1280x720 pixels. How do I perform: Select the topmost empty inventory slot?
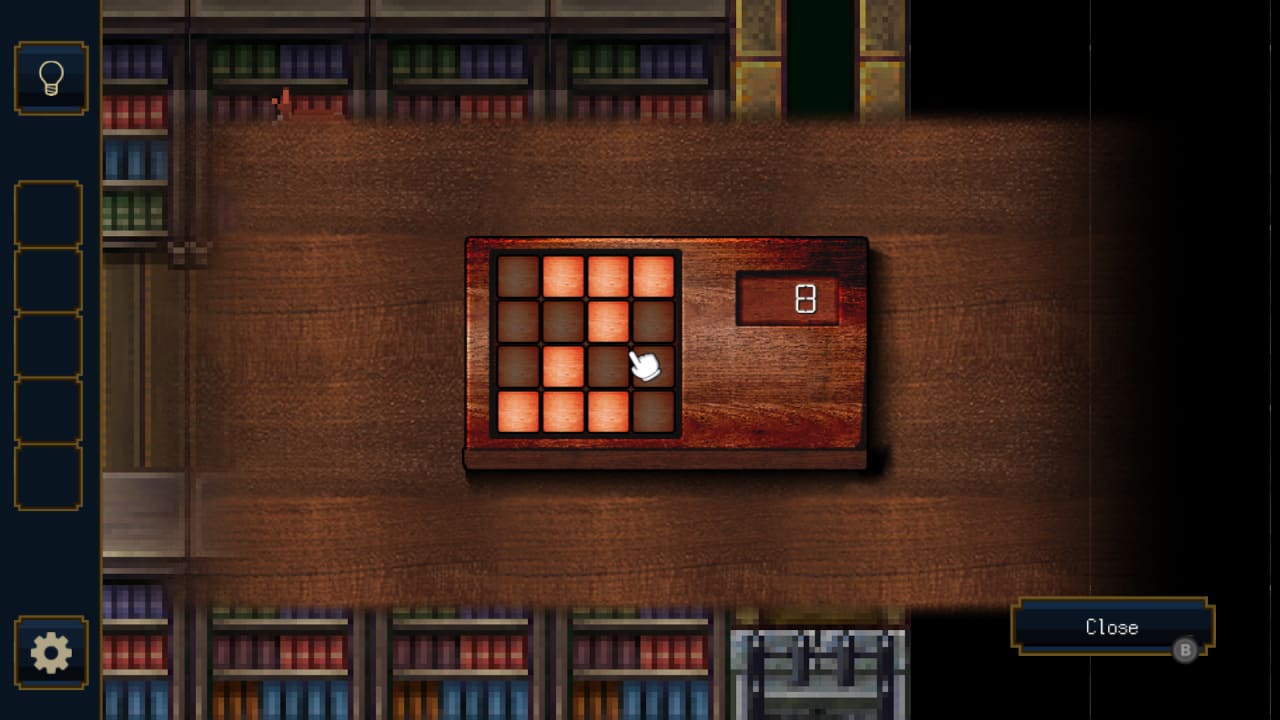coord(49,214)
